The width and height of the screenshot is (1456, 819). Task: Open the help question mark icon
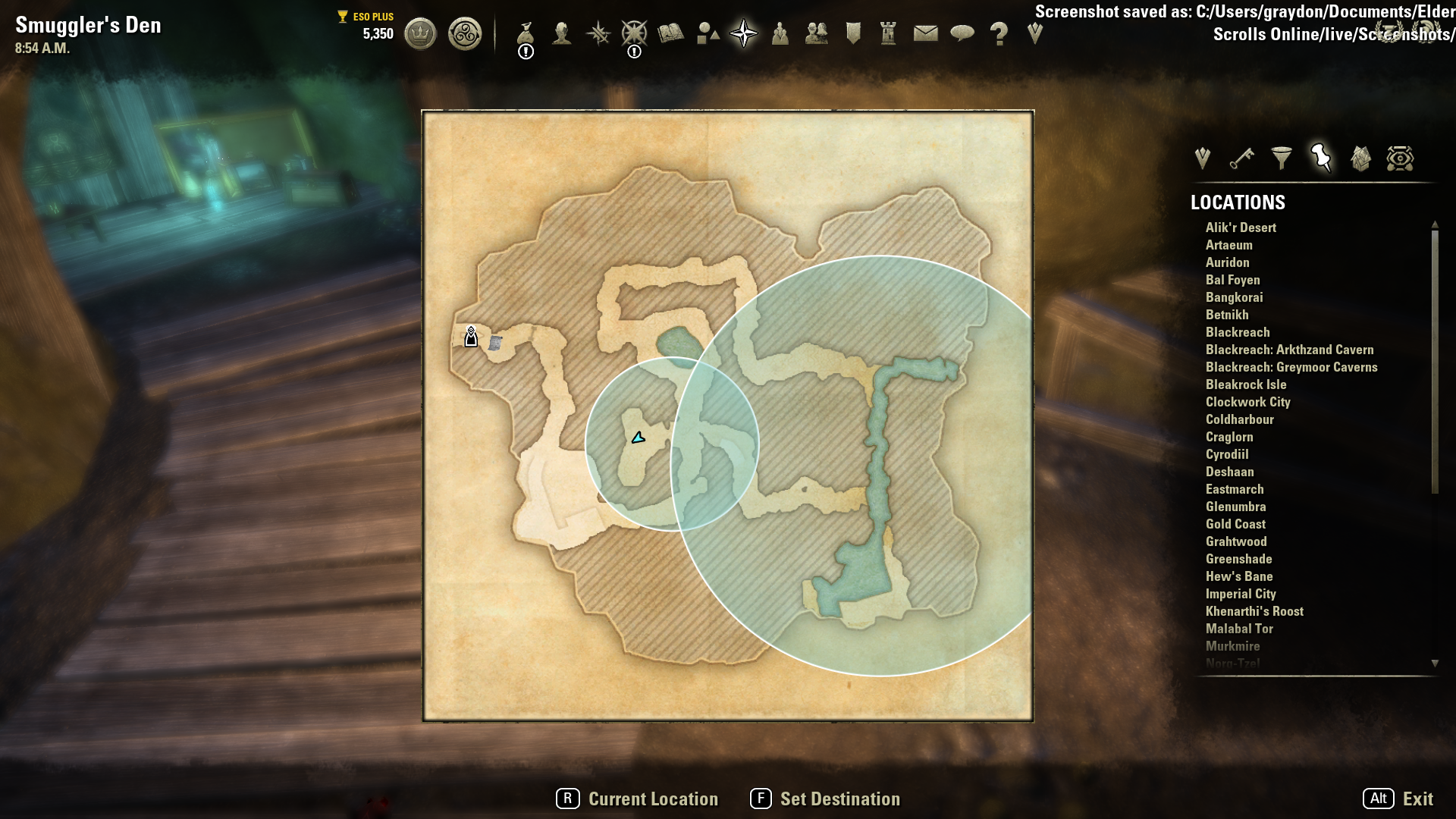point(999,33)
